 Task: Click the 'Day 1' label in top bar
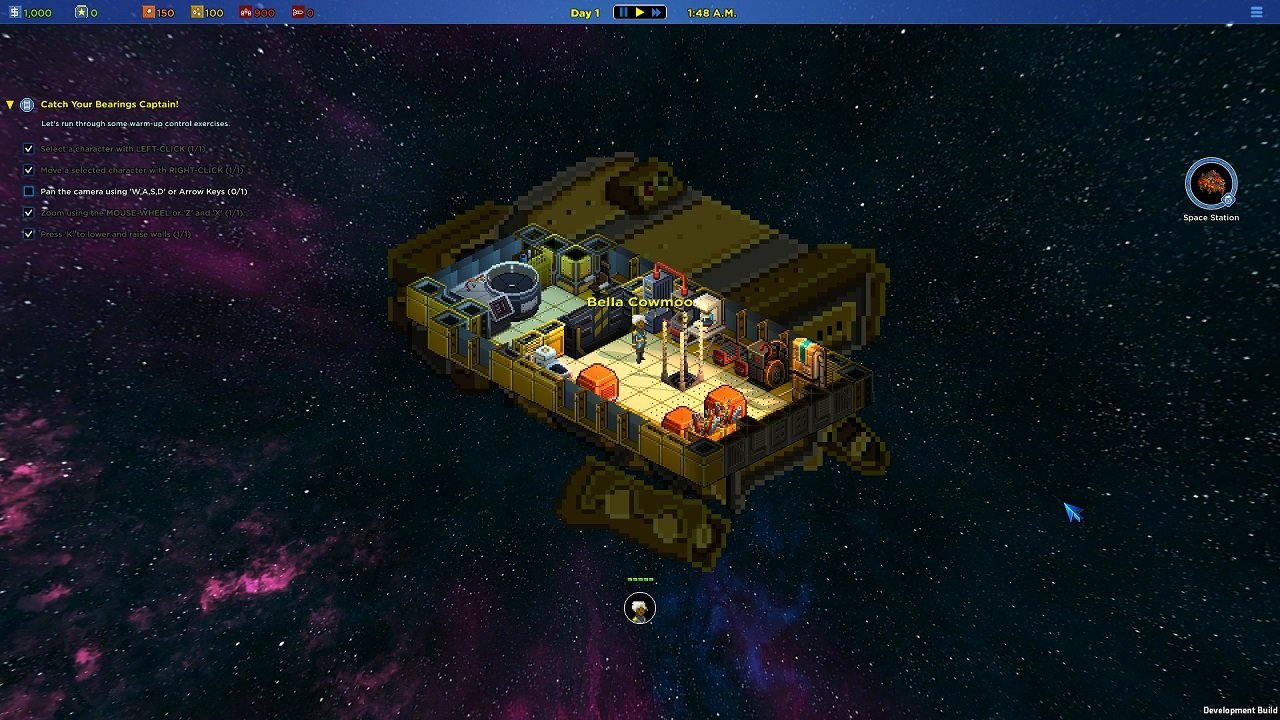click(x=585, y=13)
